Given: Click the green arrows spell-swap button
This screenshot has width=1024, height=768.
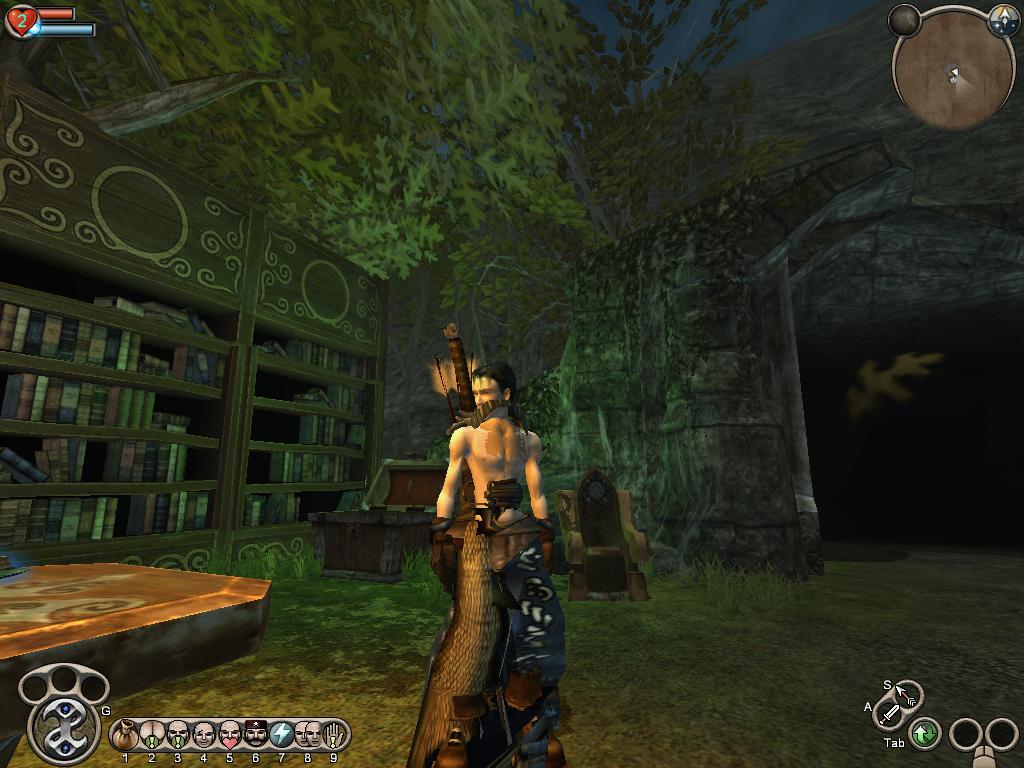Looking at the screenshot, I should [925, 734].
